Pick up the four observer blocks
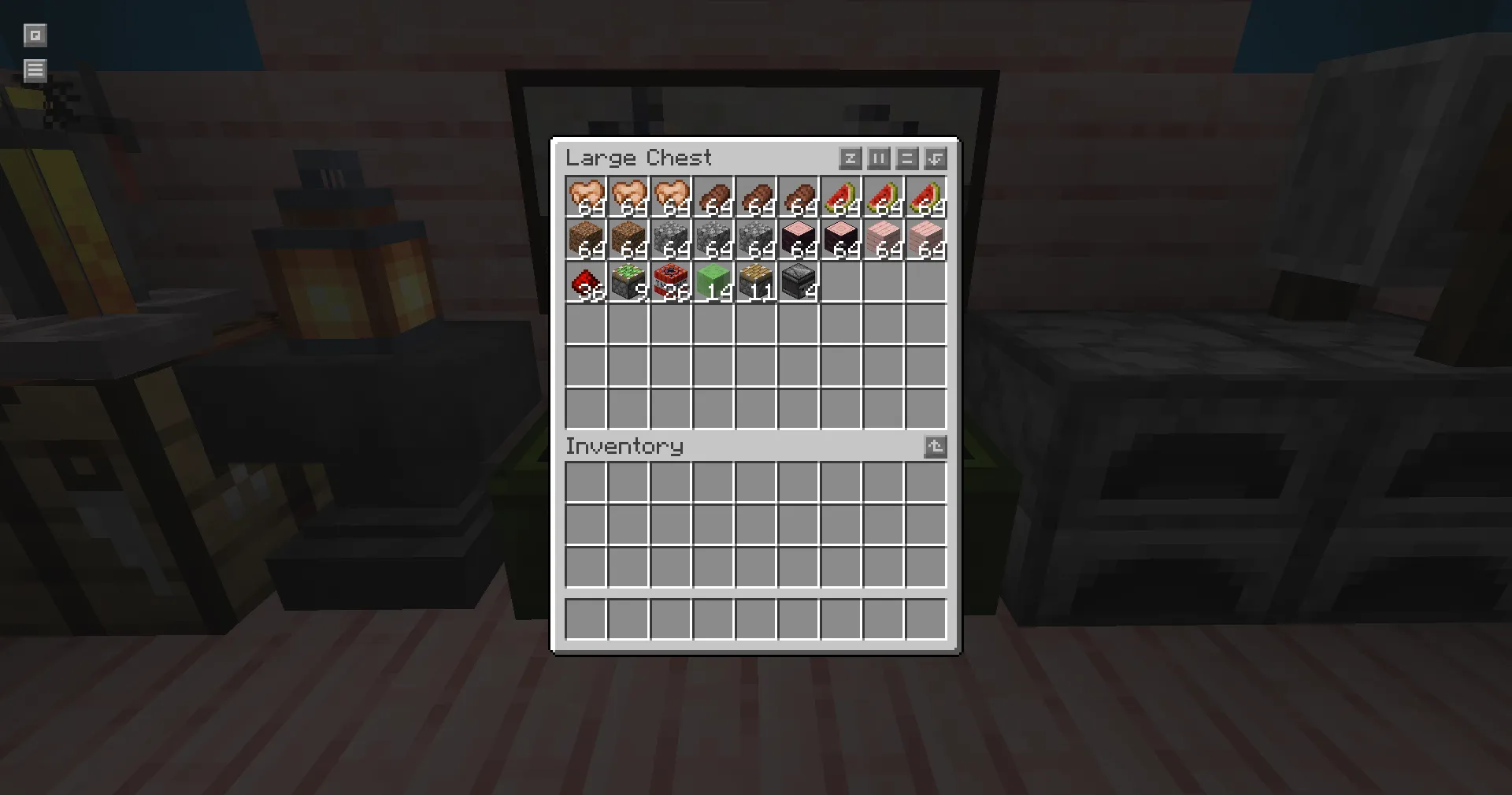The image size is (1512, 795). coord(799,282)
